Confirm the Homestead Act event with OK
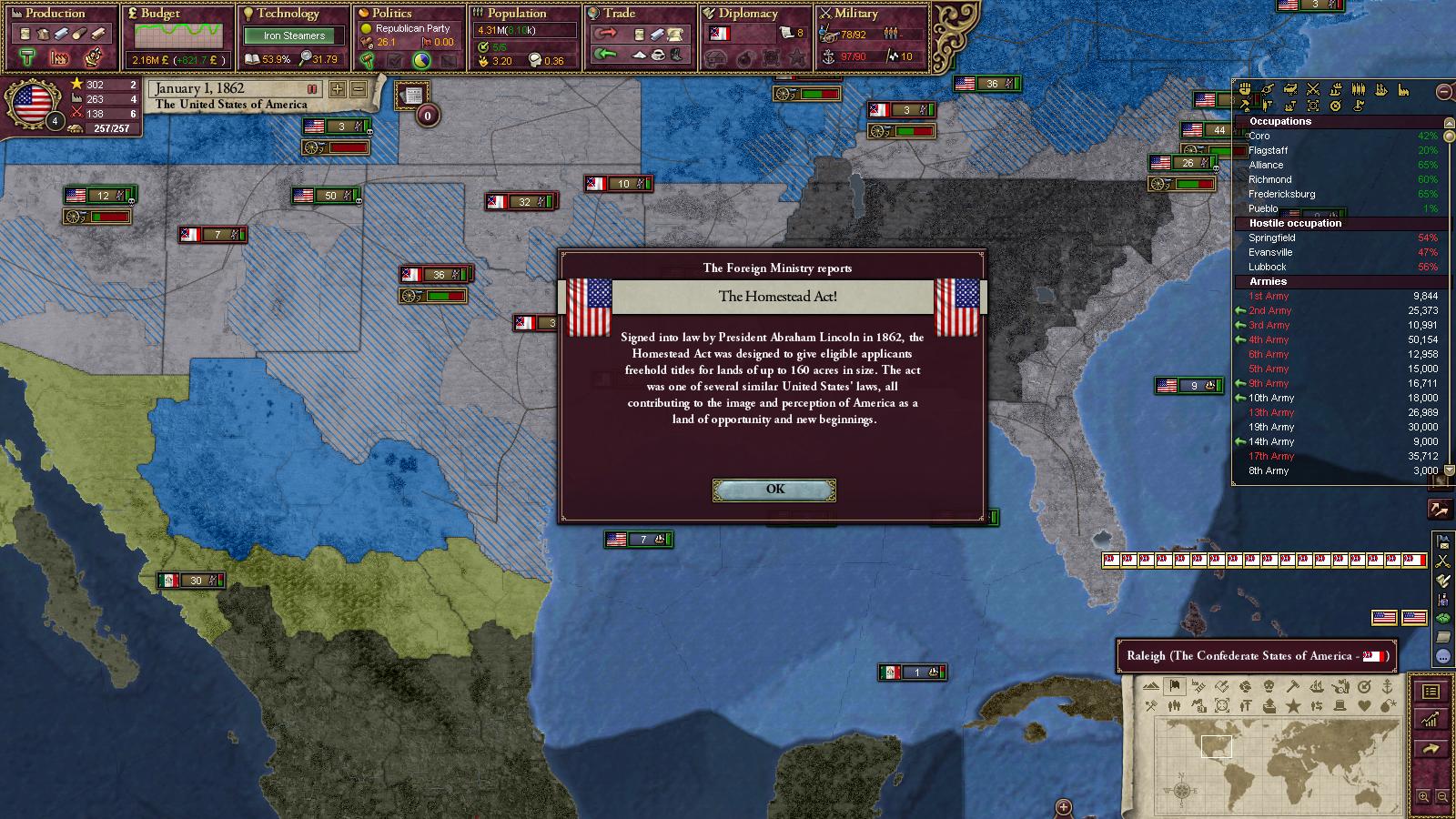Viewport: 1456px width, 819px height. (x=774, y=490)
